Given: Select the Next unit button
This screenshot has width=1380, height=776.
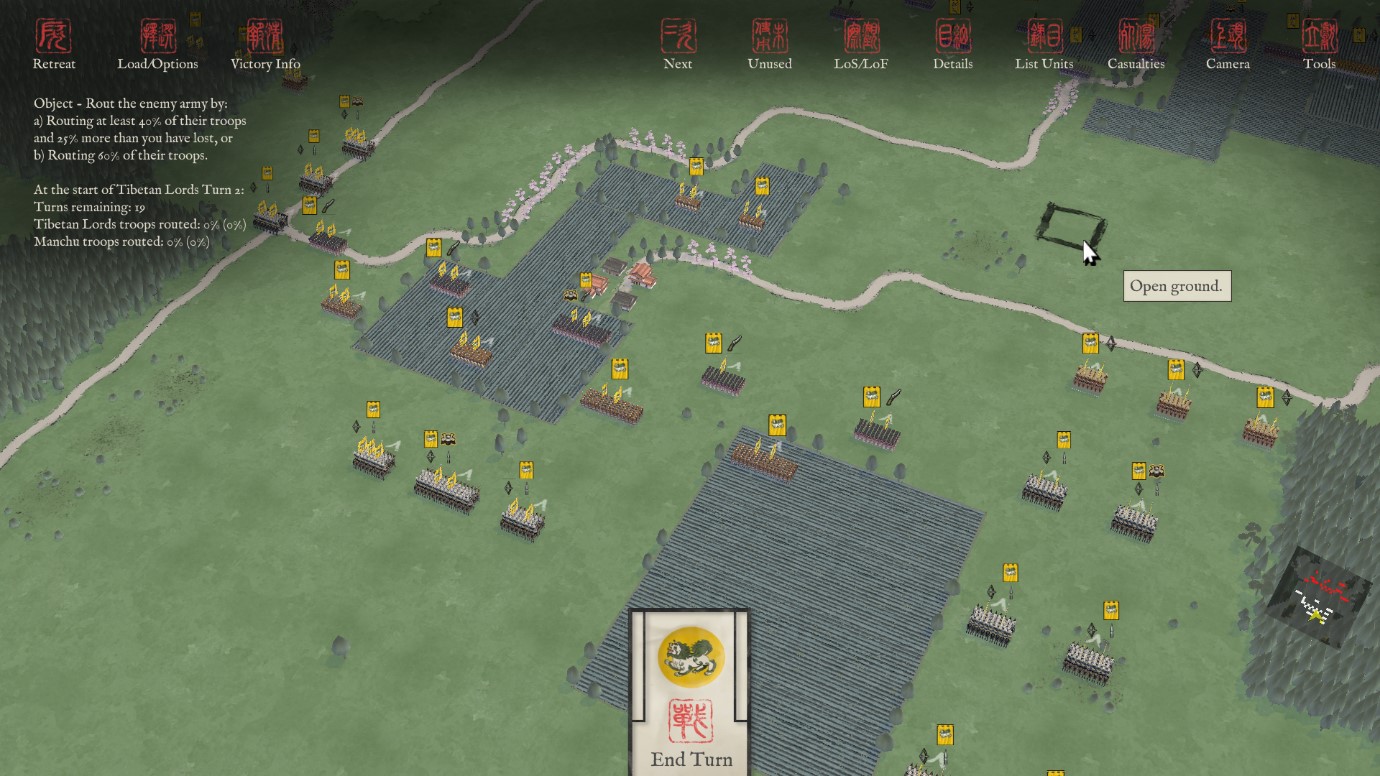Looking at the screenshot, I should point(678,44).
